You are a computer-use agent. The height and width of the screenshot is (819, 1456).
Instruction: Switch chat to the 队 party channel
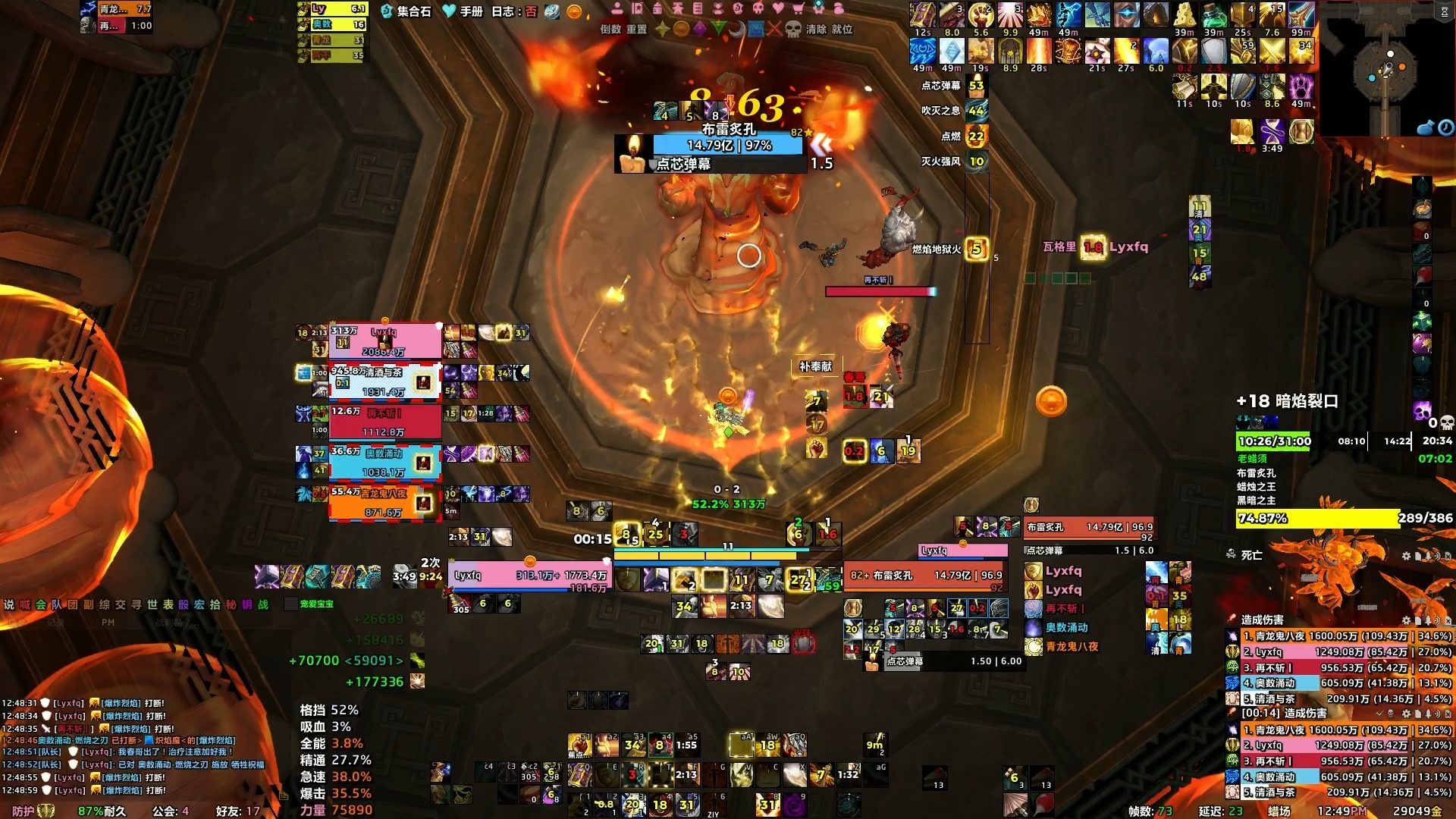click(x=57, y=604)
